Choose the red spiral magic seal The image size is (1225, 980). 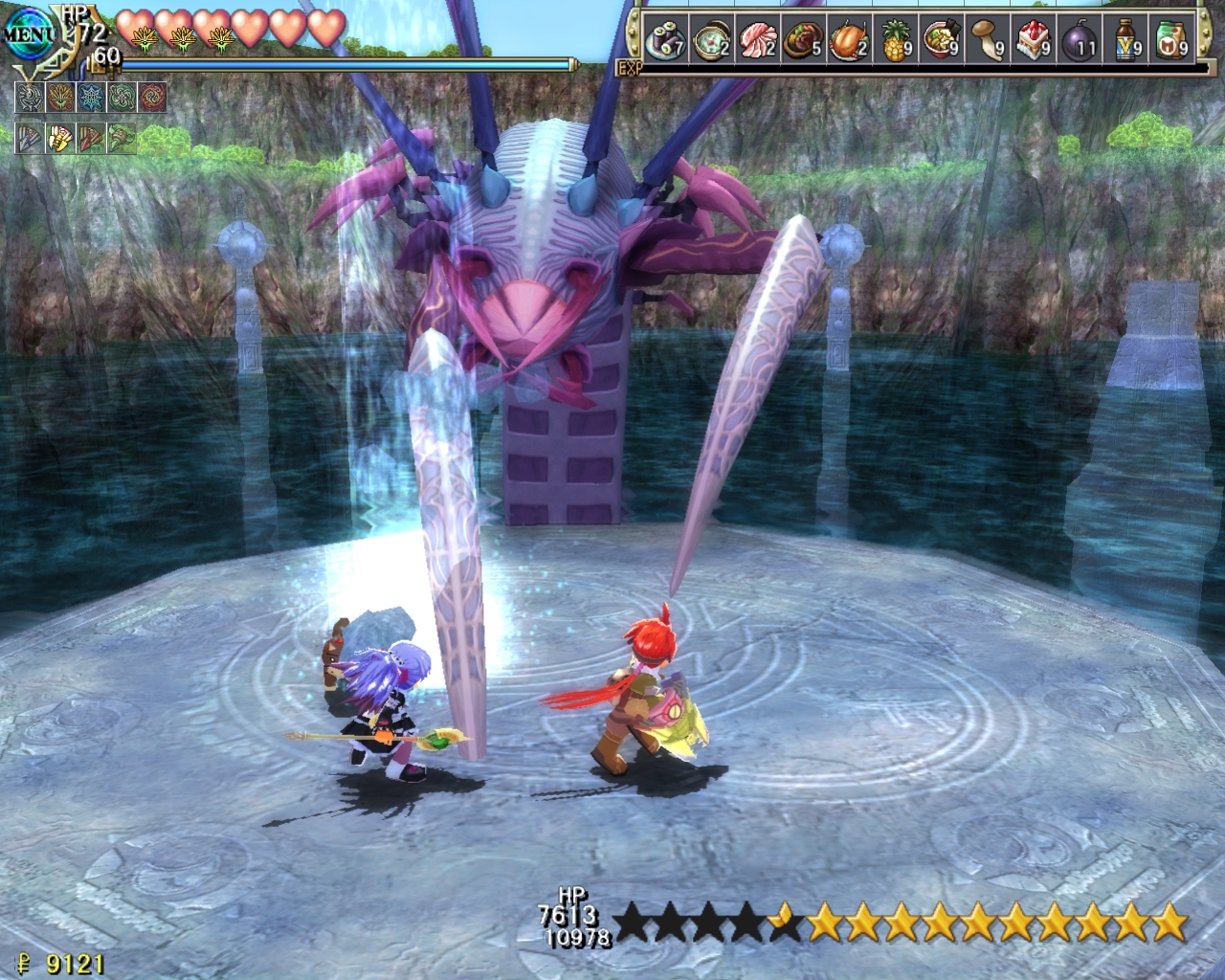tap(152, 98)
